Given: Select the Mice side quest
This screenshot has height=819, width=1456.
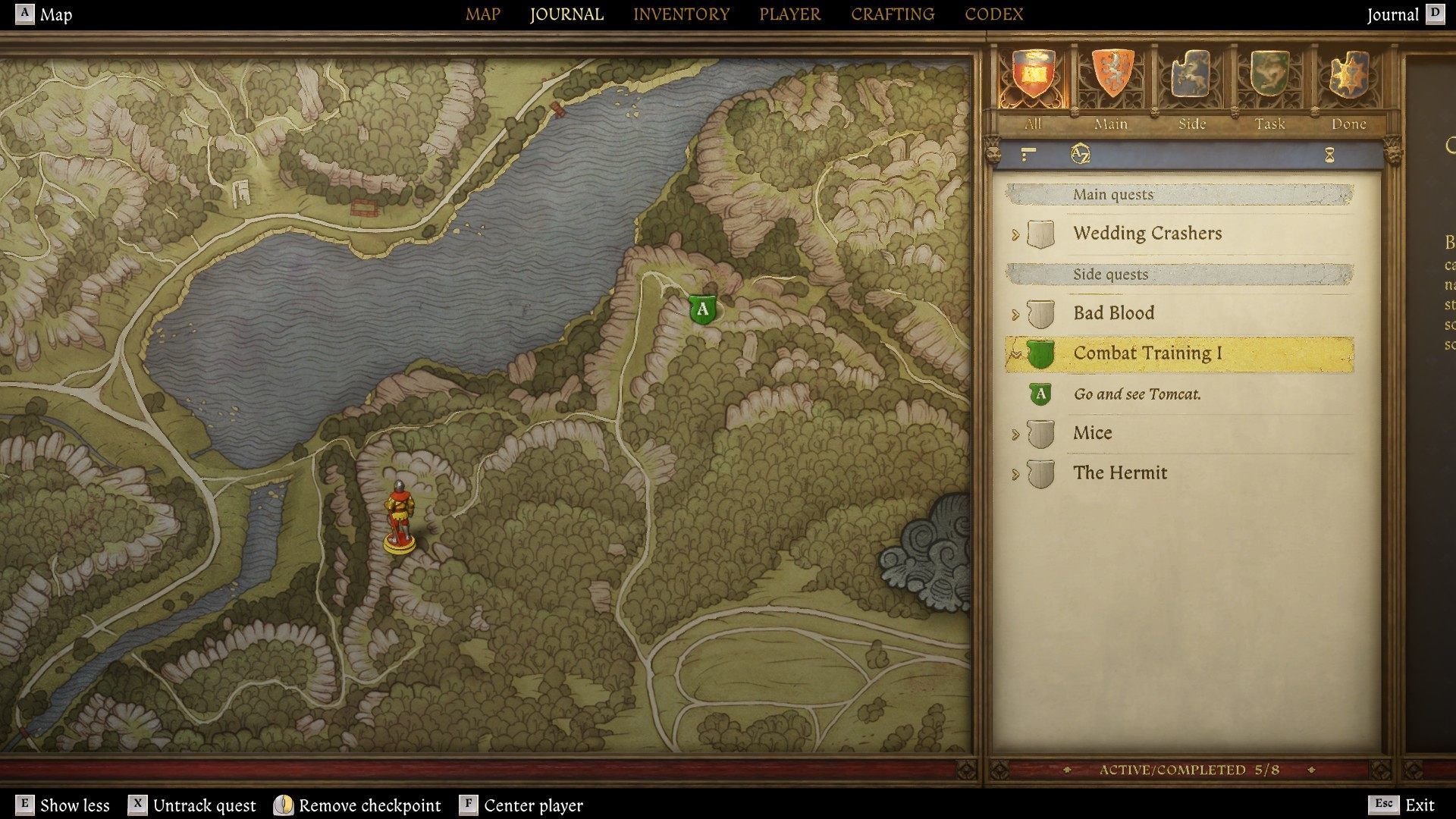Looking at the screenshot, I should point(1092,433).
